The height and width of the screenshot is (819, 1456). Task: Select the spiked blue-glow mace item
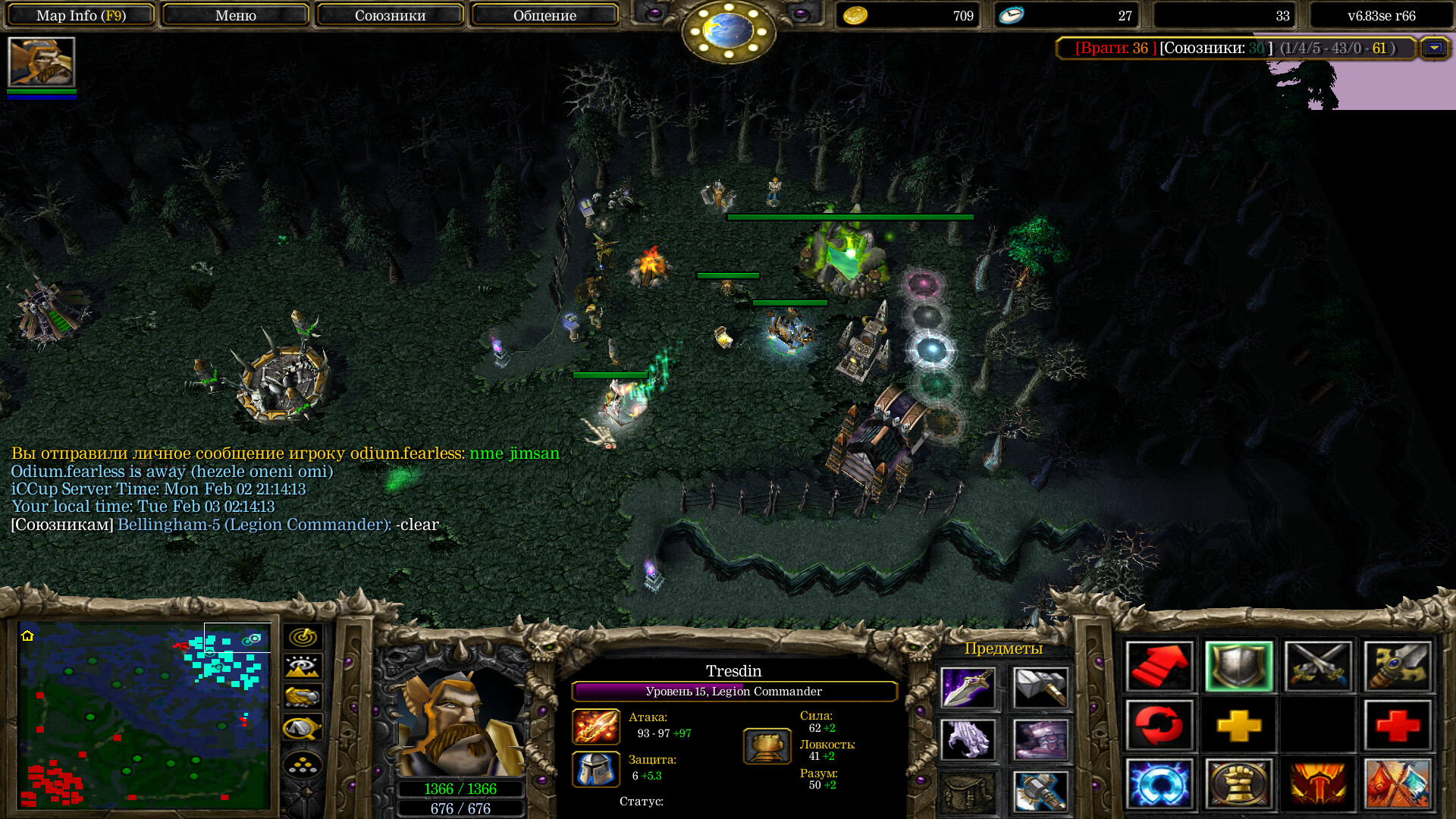pos(1040,791)
